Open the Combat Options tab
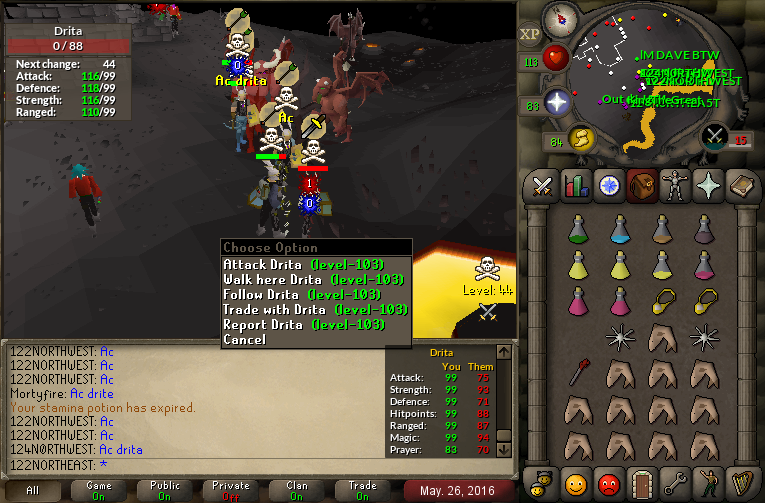Viewport: 765px width, 504px height. tap(542, 186)
